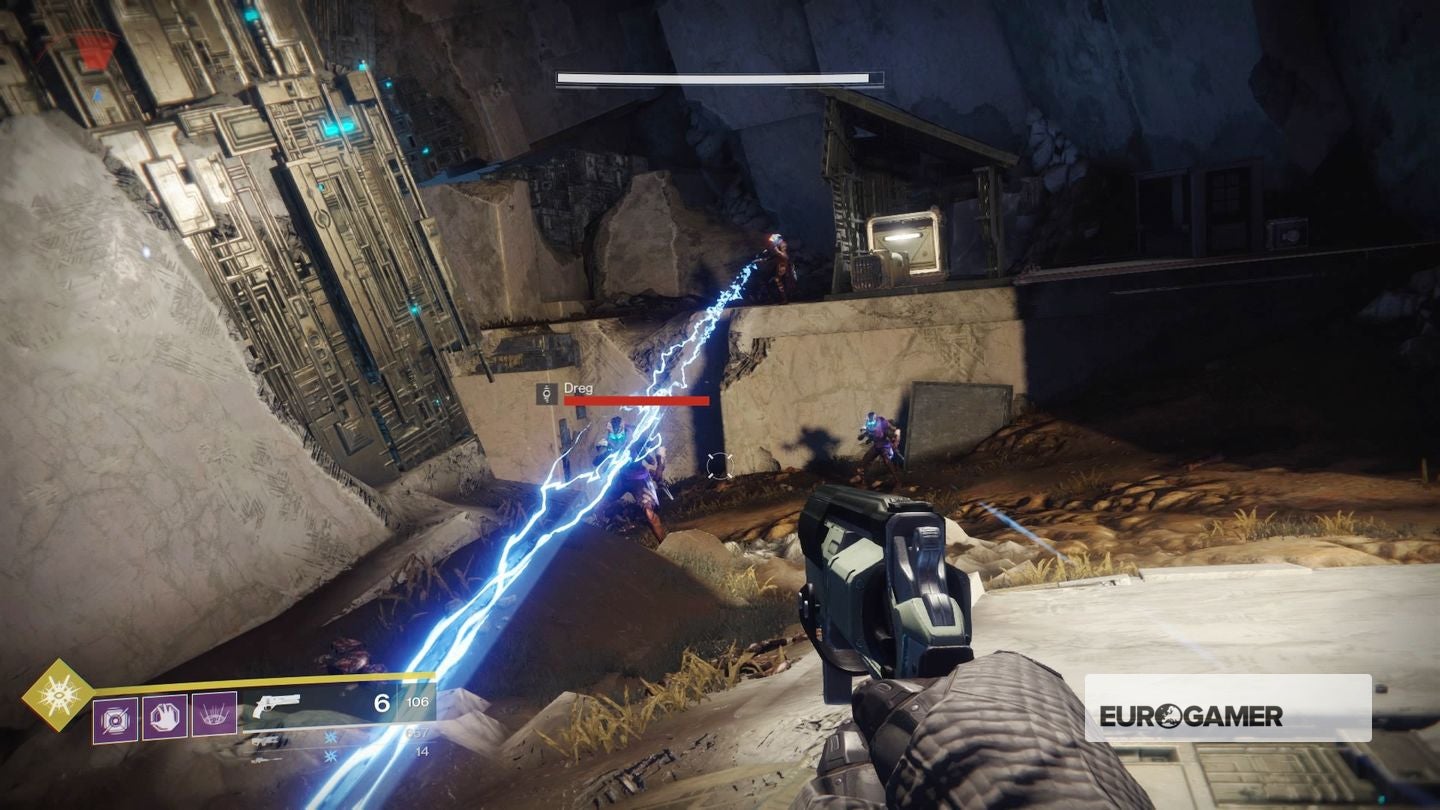Click the magazine count showing 6
Screen dimensions: 1440x810
[384, 702]
